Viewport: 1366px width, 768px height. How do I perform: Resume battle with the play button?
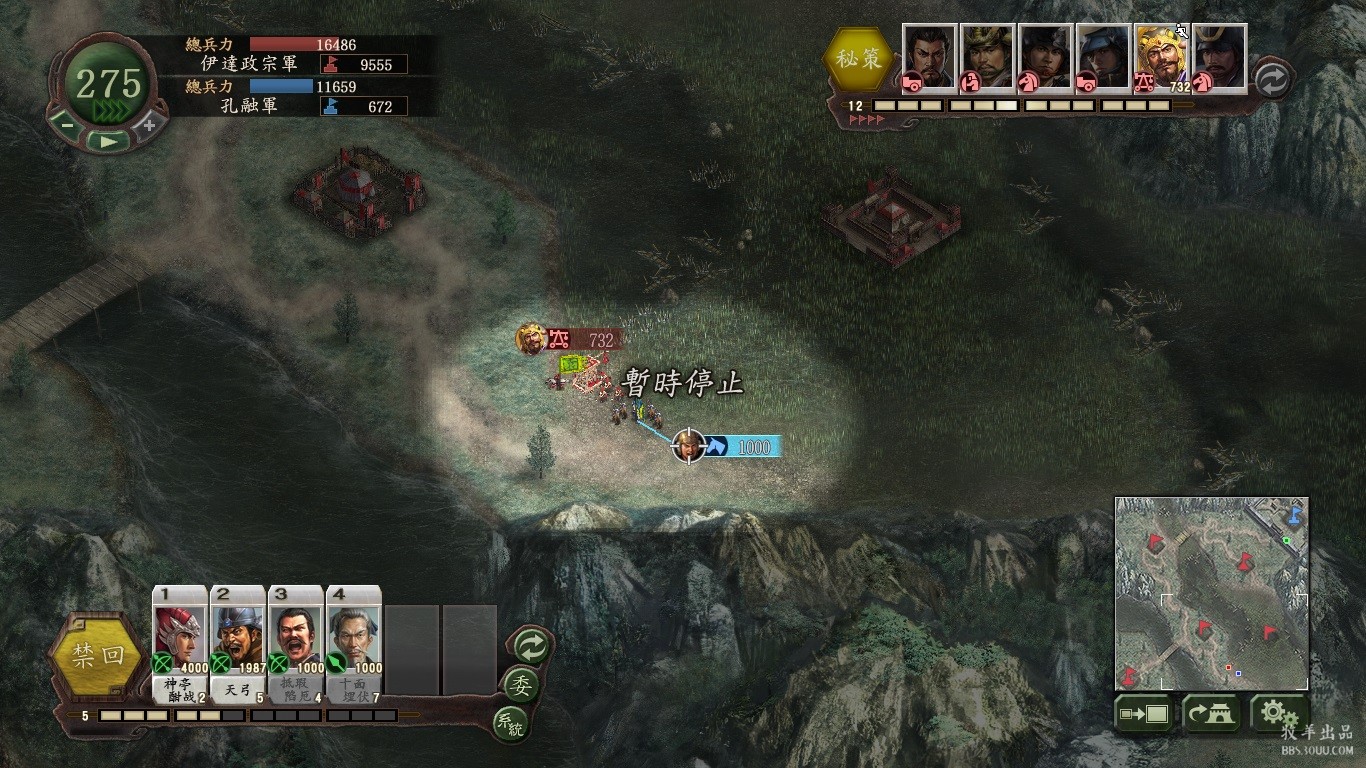pyautogui.click(x=107, y=141)
